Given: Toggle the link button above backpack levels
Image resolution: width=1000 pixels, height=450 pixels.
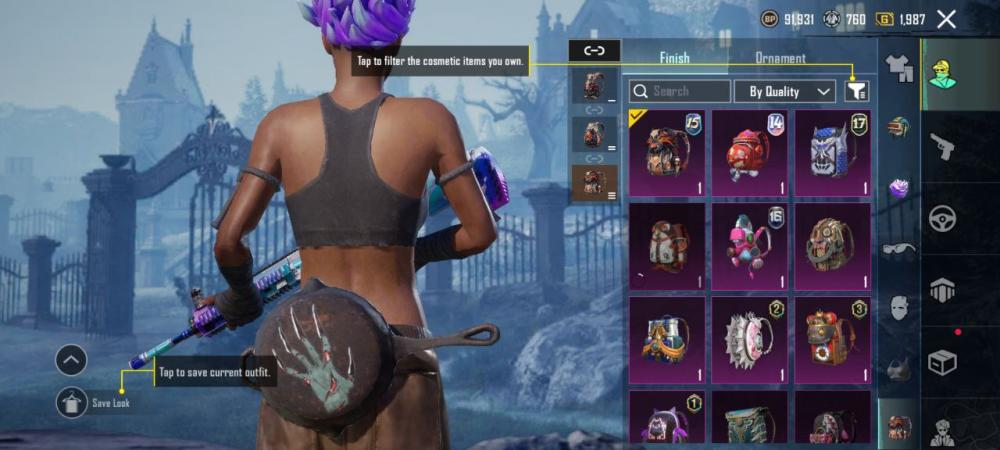Looking at the screenshot, I should point(594,49).
